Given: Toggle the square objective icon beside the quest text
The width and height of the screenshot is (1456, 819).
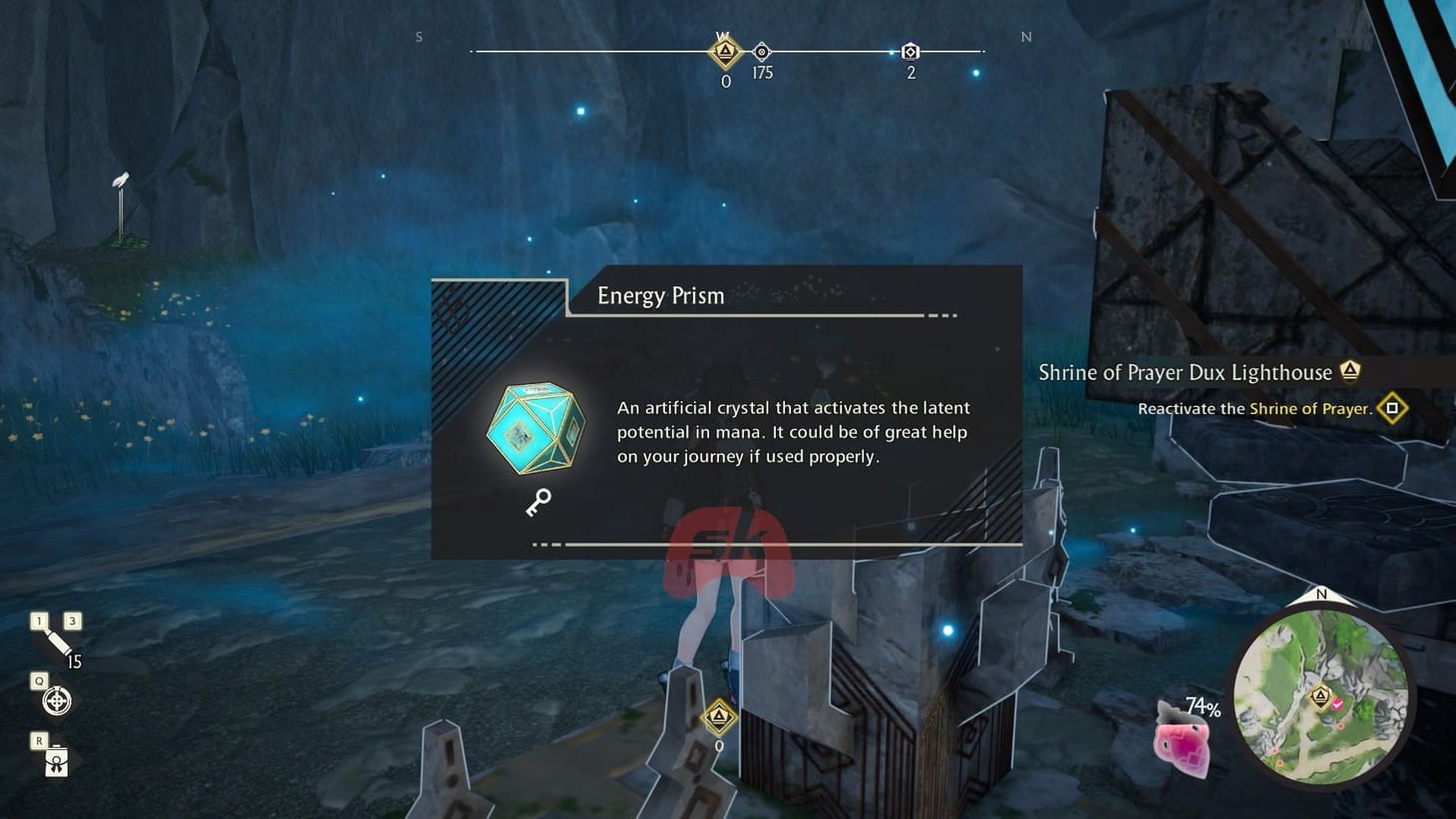Looking at the screenshot, I should pyautogui.click(x=1392, y=408).
